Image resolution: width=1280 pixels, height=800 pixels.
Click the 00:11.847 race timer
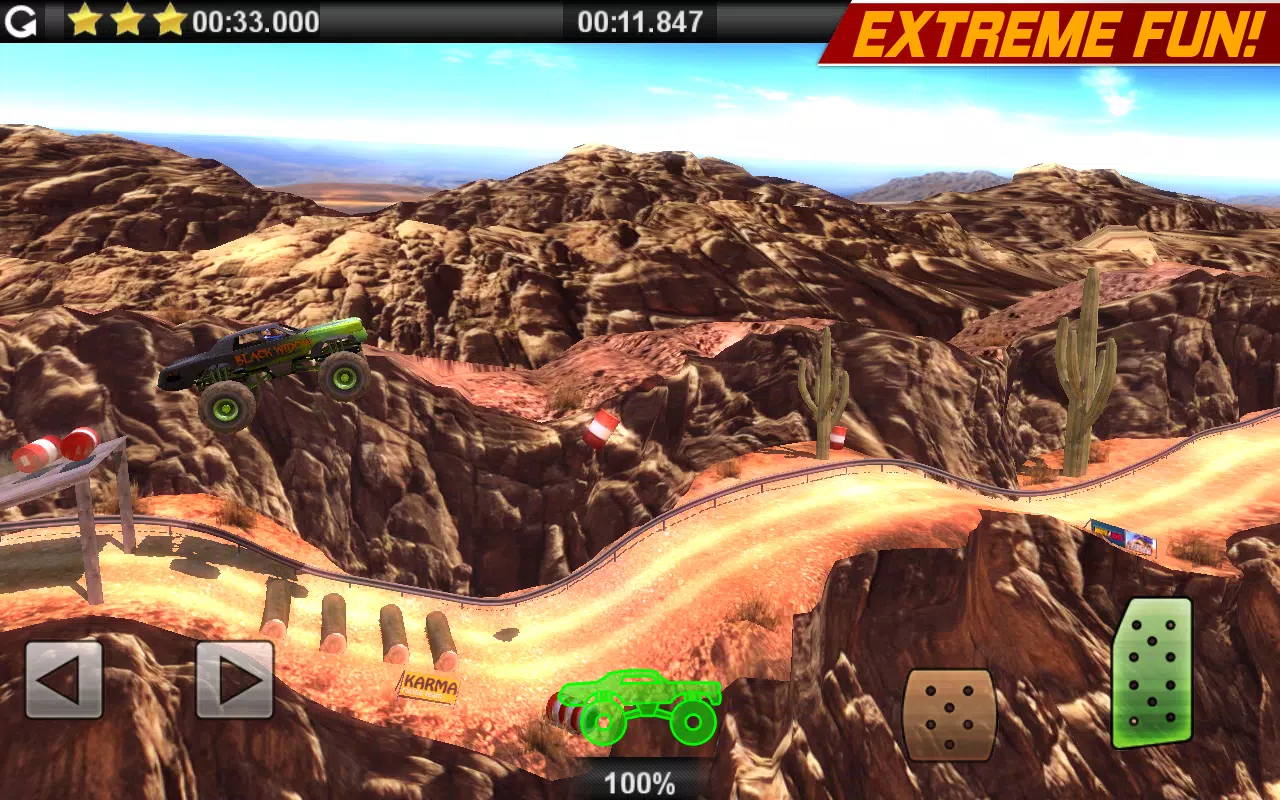[638, 21]
